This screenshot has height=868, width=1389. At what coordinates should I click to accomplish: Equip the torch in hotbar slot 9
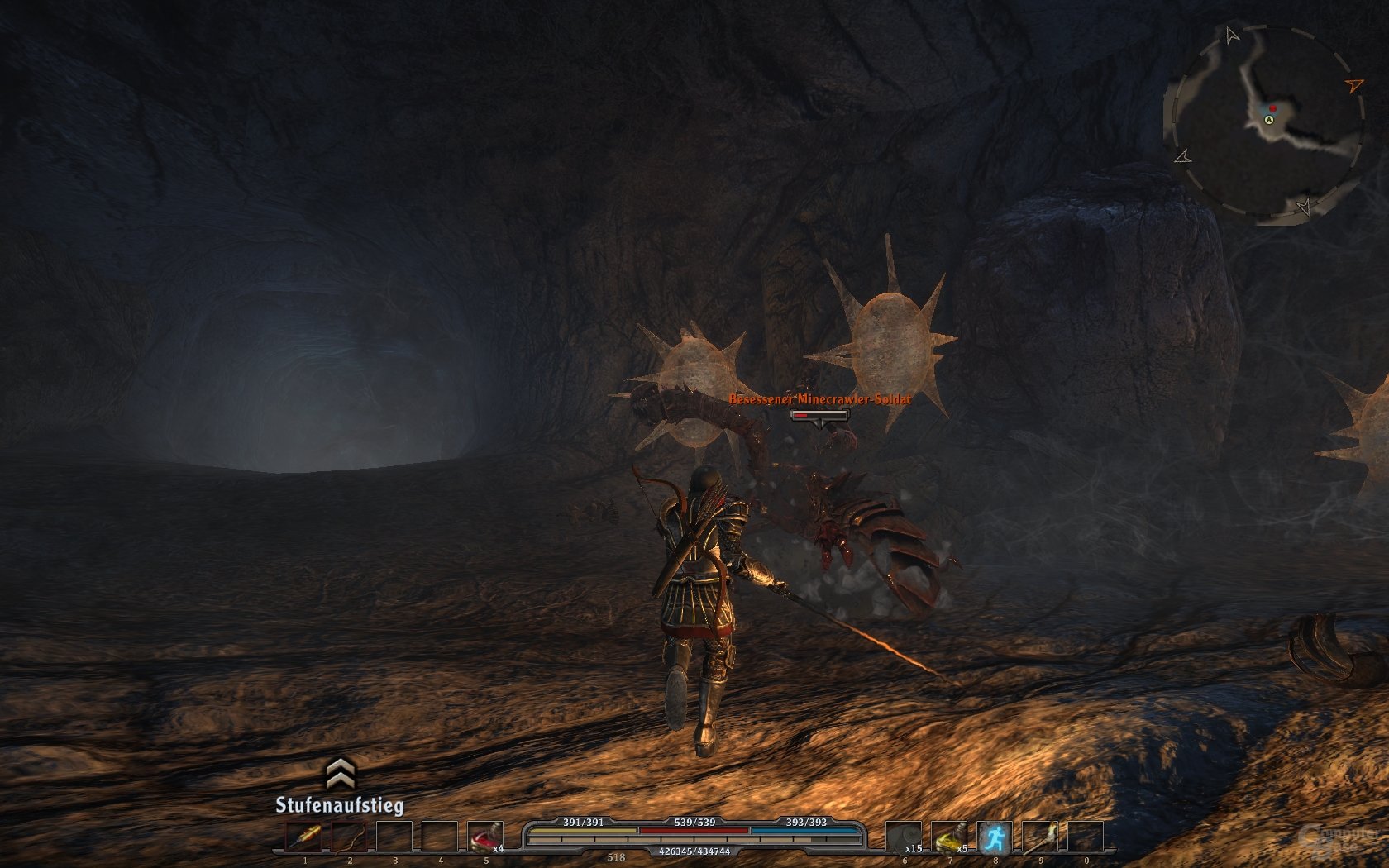(x=1039, y=837)
